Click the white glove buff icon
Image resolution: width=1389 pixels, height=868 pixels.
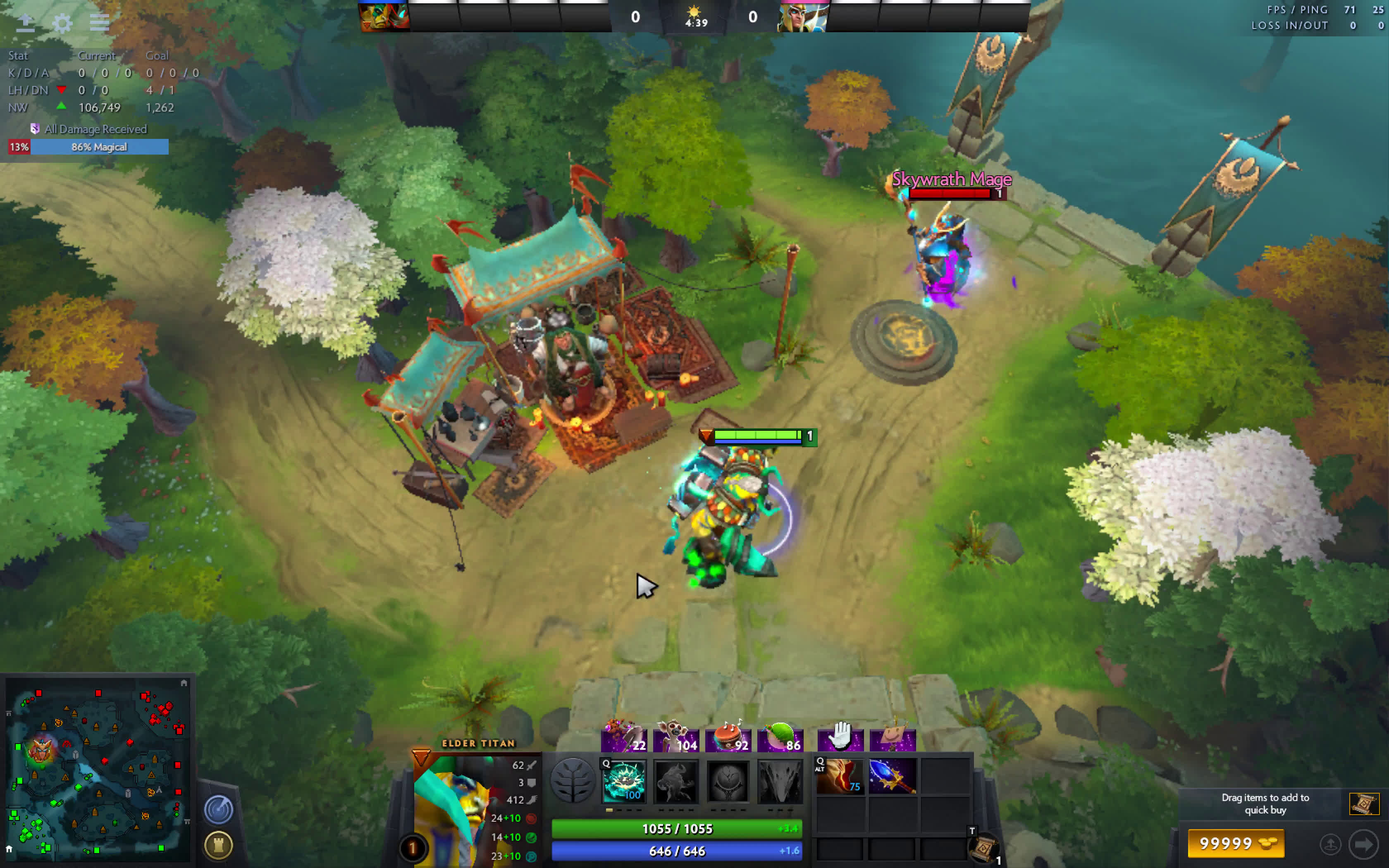click(840, 736)
